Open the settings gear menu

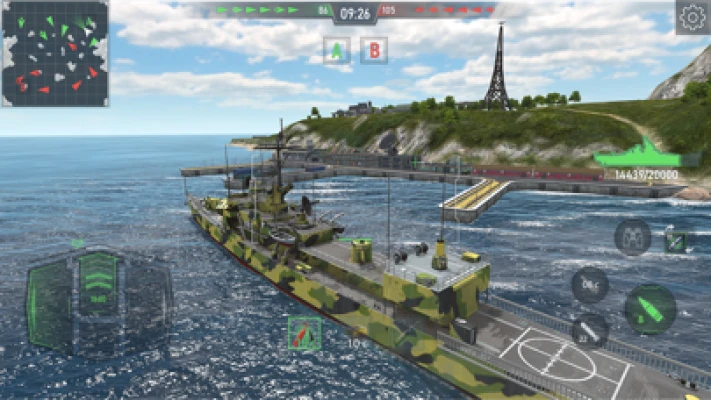[x=692, y=17]
